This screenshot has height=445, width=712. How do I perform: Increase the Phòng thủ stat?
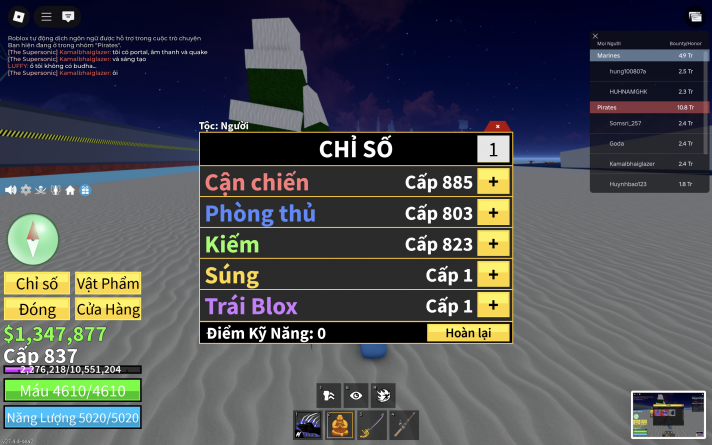(493, 213)
